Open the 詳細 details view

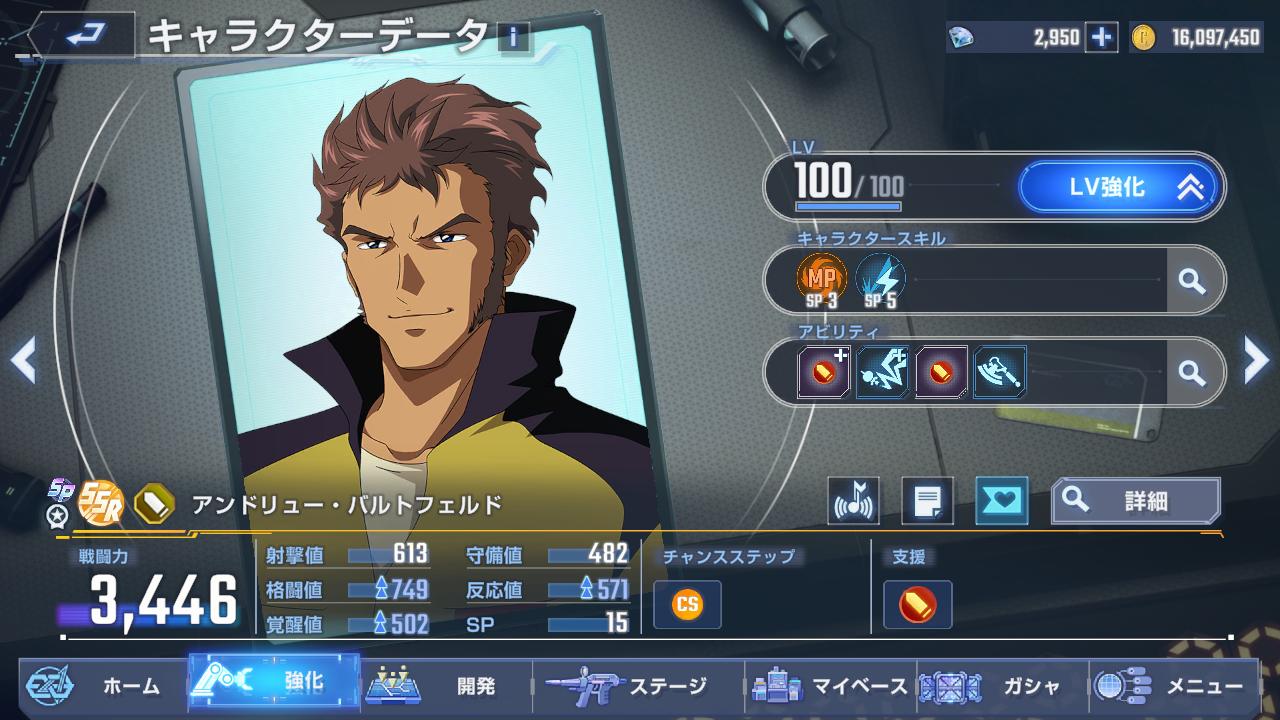1135,500
